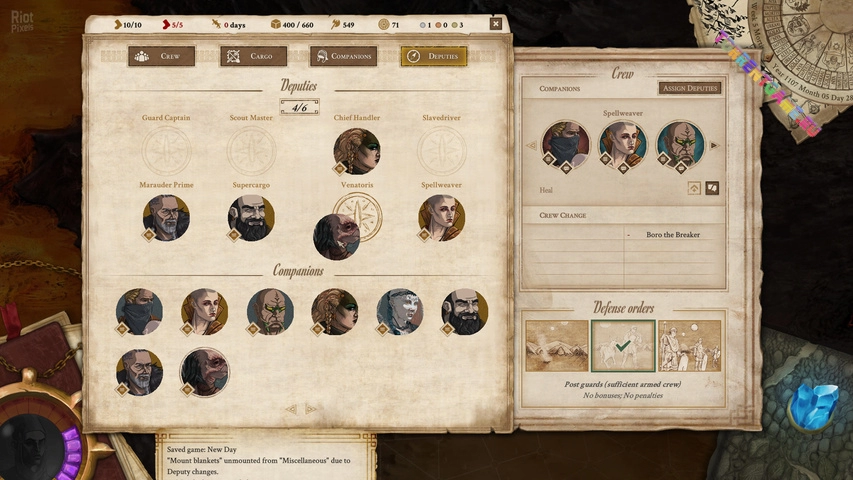Close the caravan management window
This screenshot has width=853, height=480.
pos(496,23)
